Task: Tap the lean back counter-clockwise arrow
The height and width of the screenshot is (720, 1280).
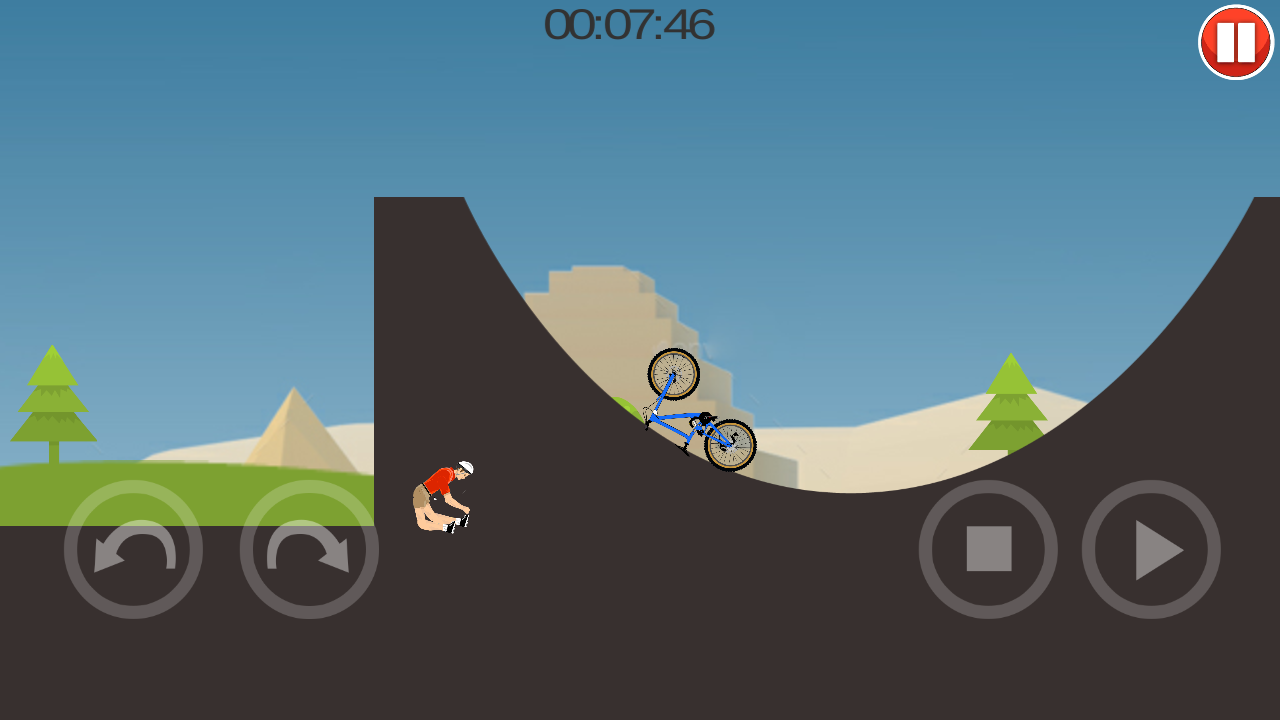Action: (x=133, y=549)
